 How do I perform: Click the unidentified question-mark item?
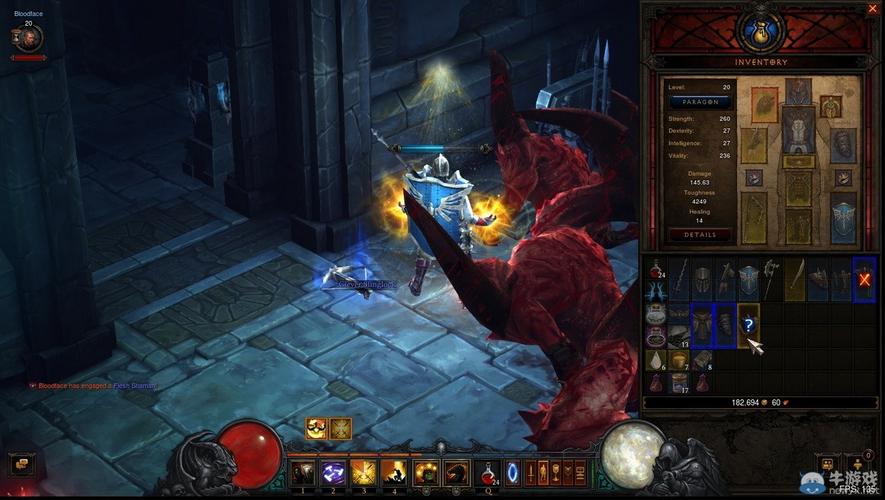click(x=747, y=323)
